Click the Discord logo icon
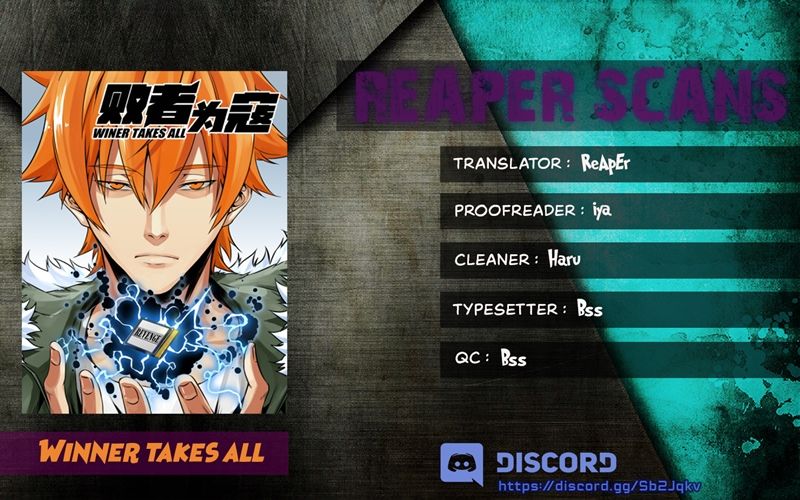800x500 pixels. pos(461,464)
